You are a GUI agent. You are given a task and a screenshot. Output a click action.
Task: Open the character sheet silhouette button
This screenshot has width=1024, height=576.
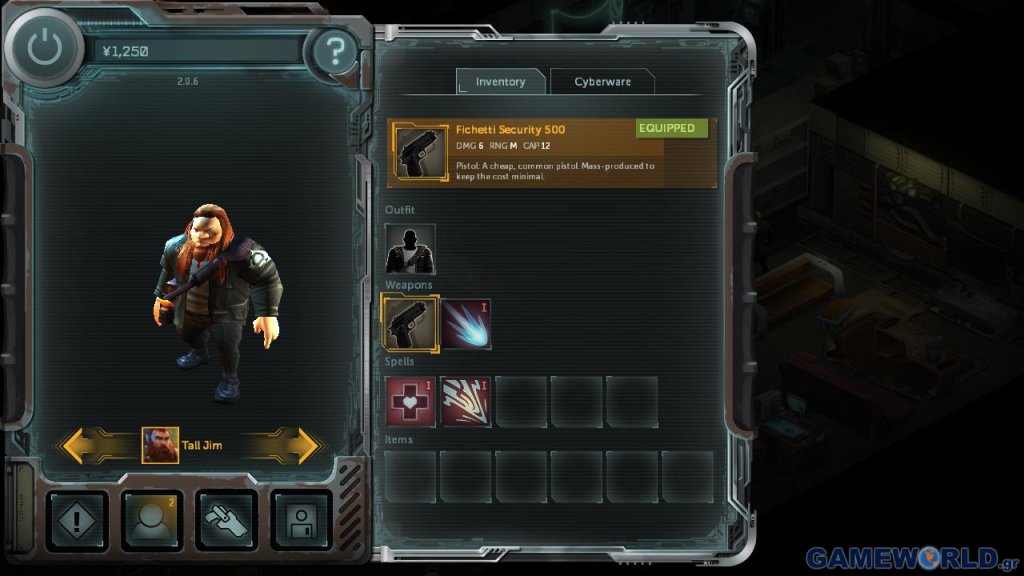pyautogui.click(x=151, y=520)
